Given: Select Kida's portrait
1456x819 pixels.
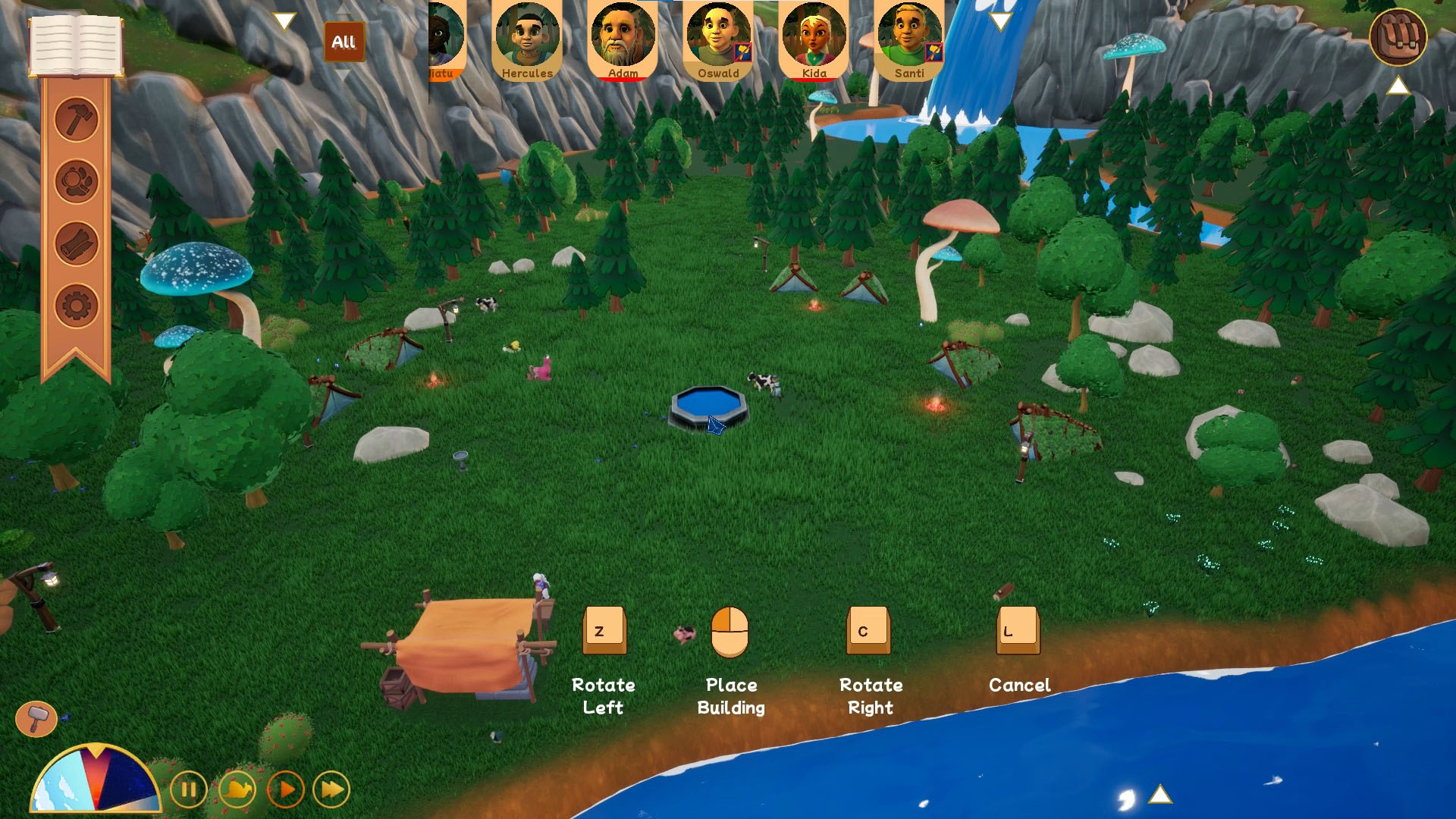Looking at the screenshot, I should [x=814, y=39].
